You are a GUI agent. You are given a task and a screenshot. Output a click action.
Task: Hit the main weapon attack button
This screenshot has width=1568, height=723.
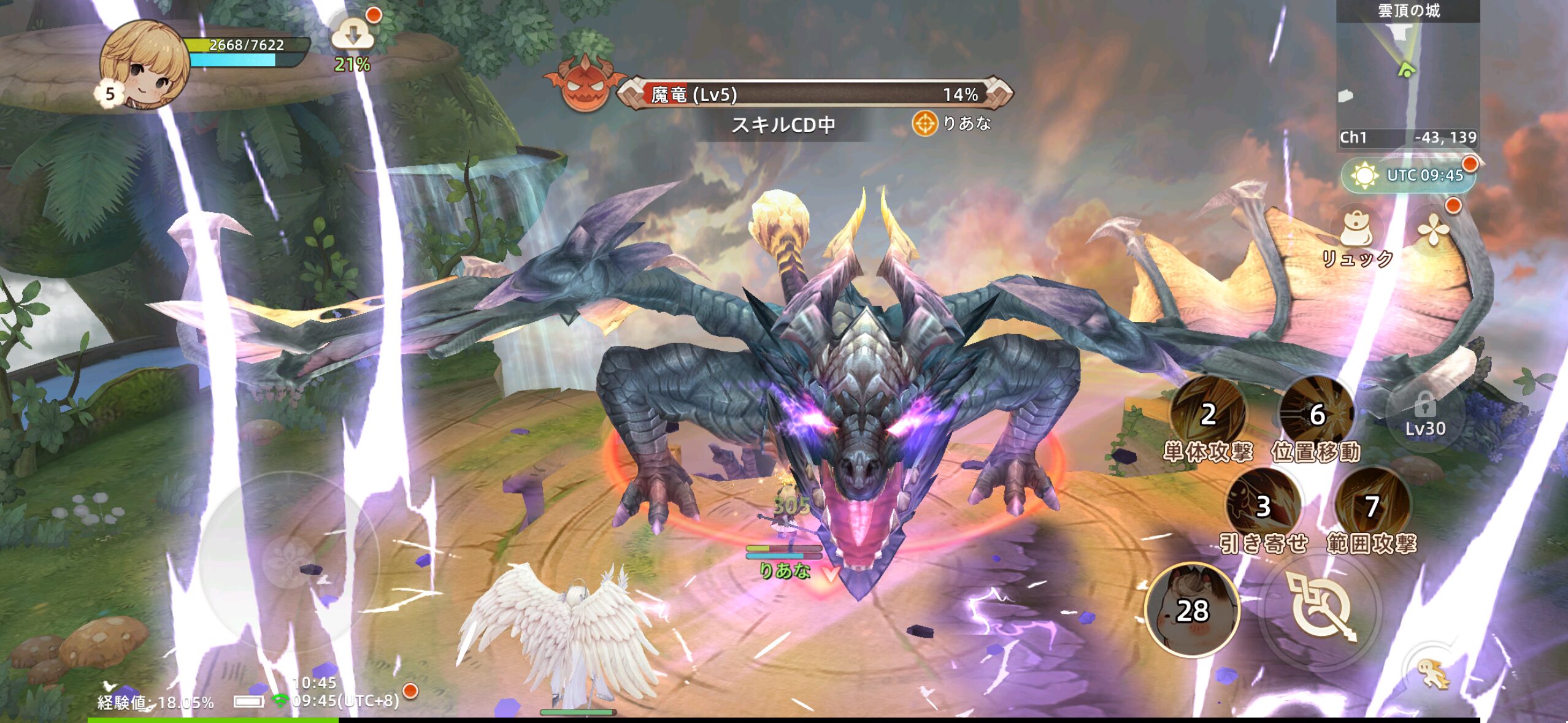coord(1322,608)
